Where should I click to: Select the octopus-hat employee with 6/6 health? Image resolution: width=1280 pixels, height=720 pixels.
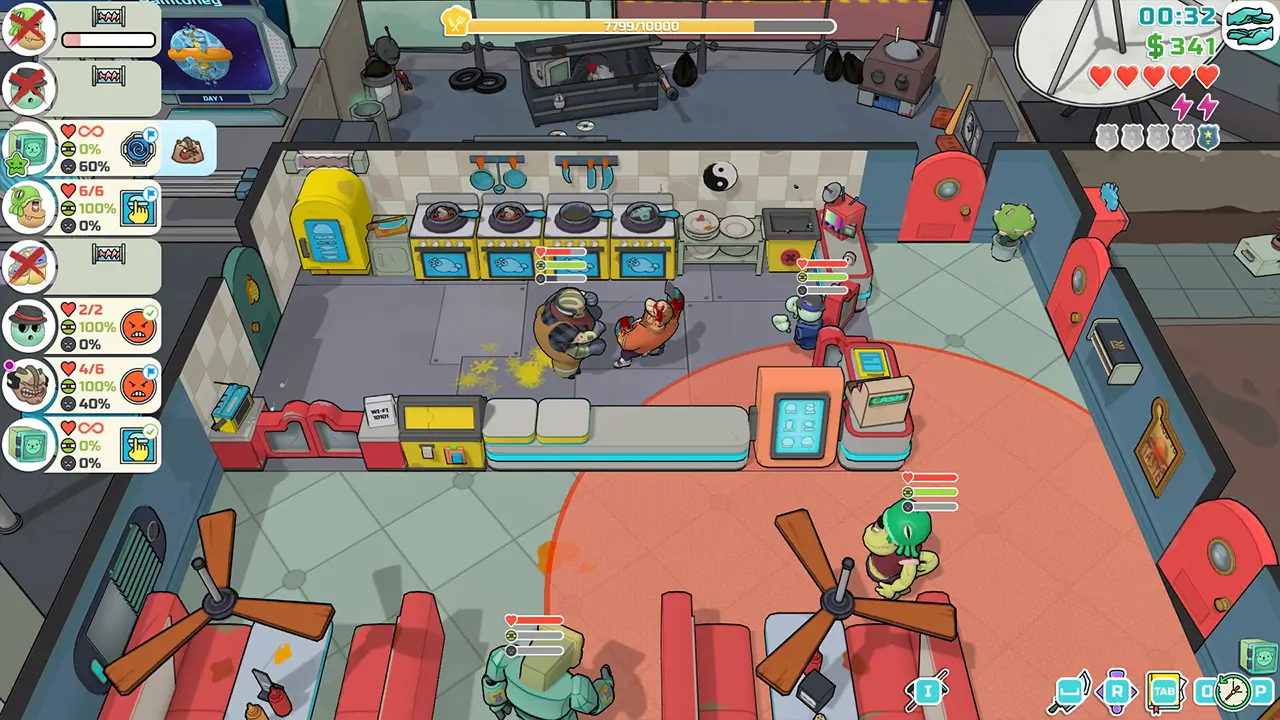29,207
